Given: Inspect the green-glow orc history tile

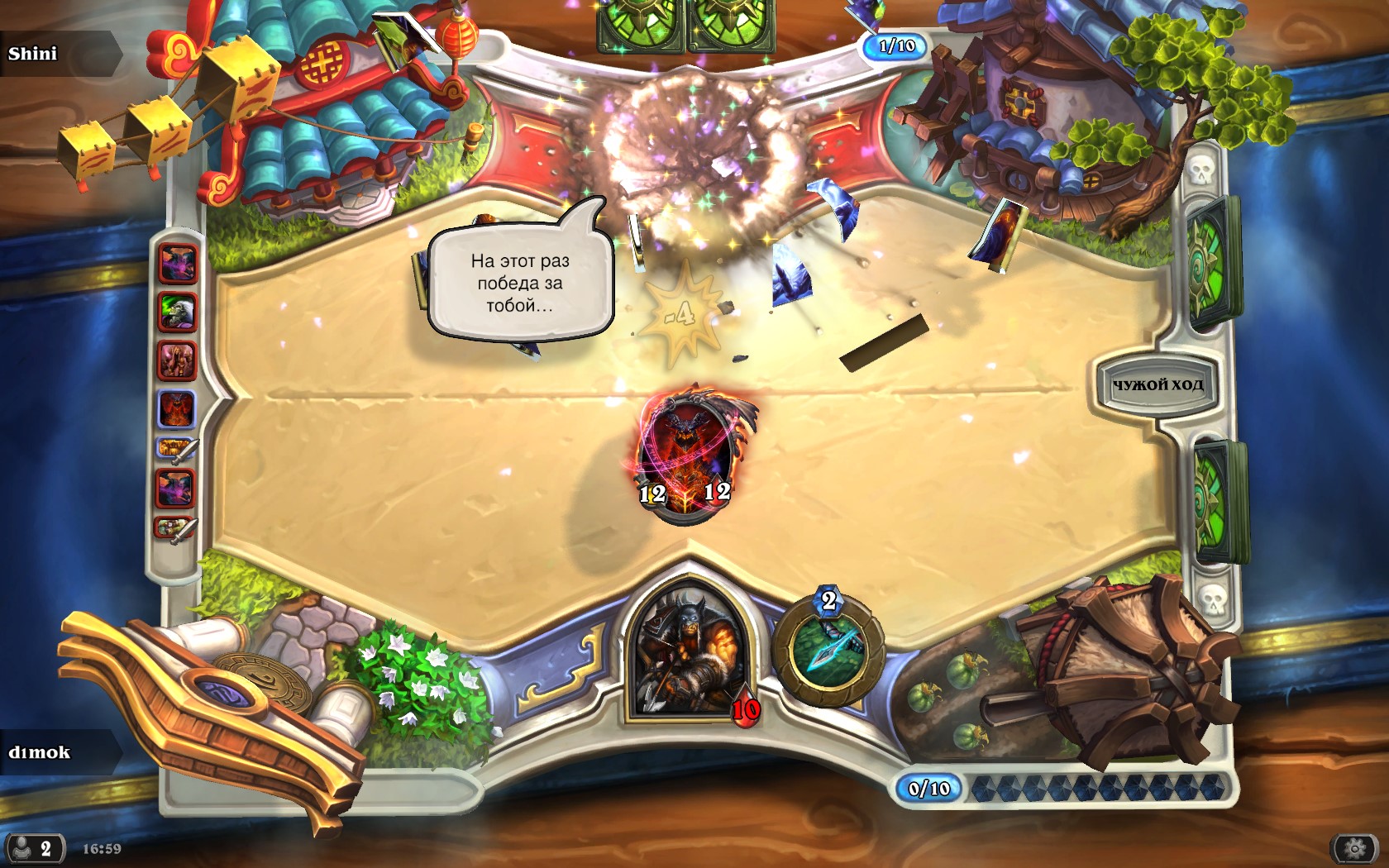Looking at the screenshot, I should [177, 312].
